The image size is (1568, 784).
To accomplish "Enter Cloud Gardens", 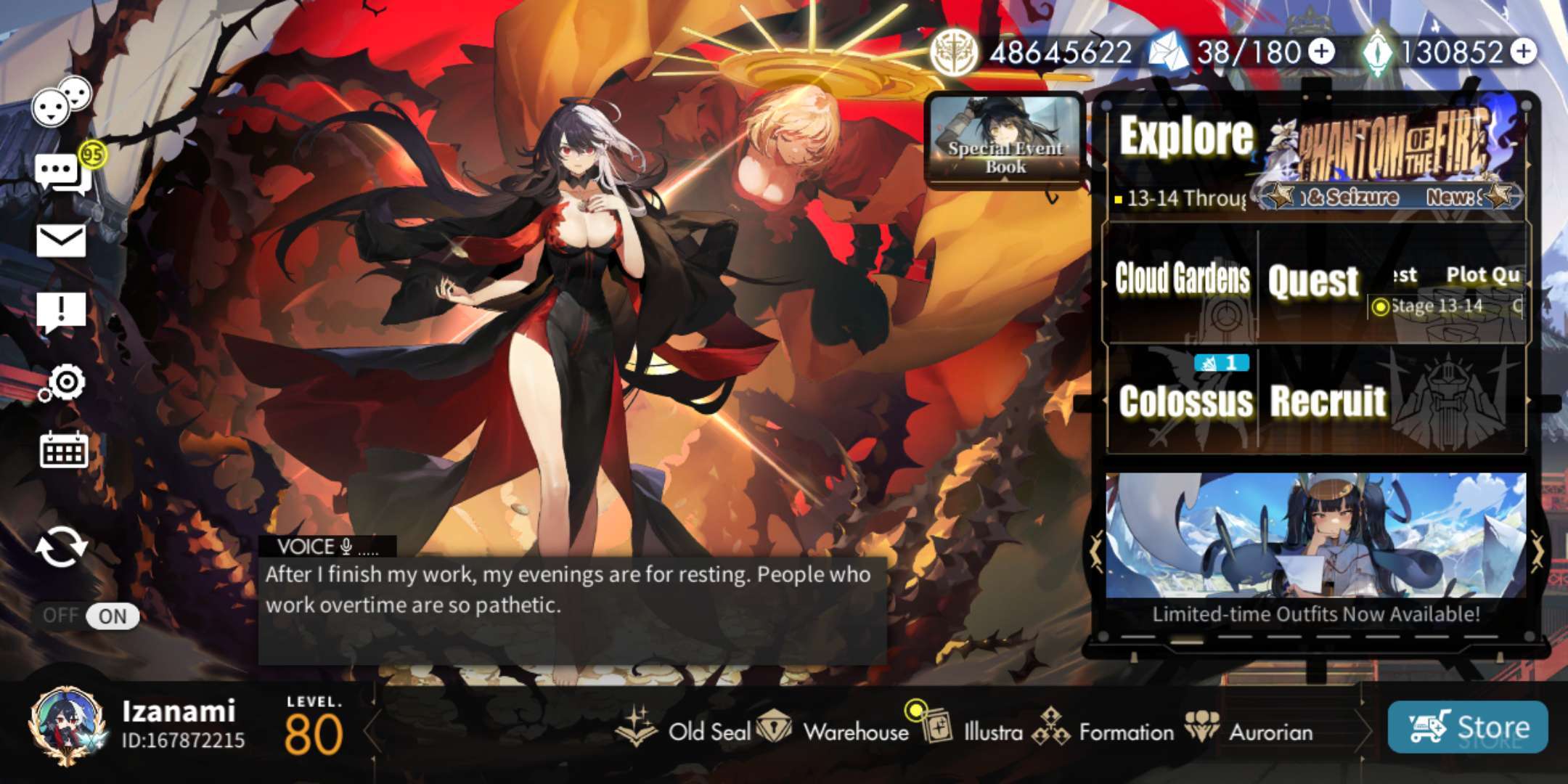I will (1182, 279).
